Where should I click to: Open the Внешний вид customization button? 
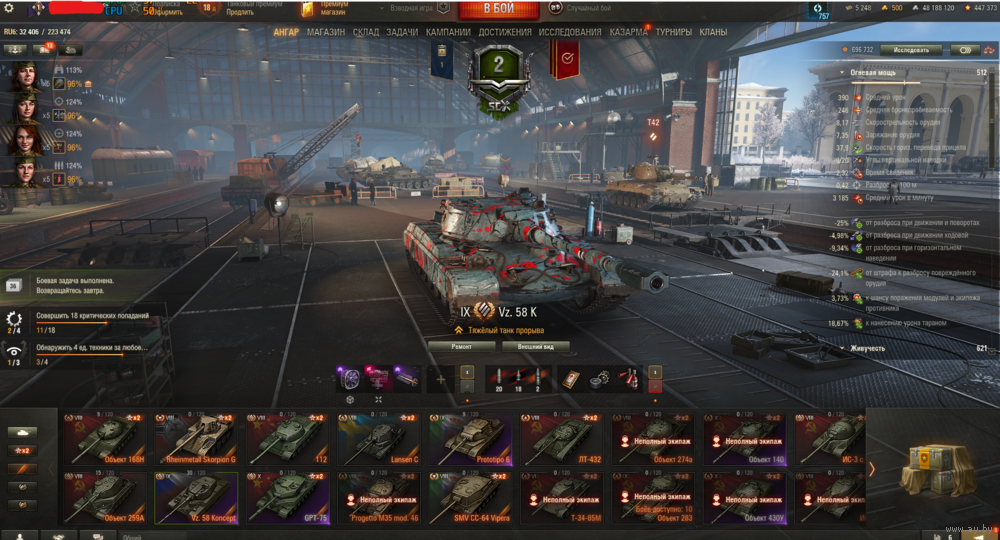pos(536,346)
